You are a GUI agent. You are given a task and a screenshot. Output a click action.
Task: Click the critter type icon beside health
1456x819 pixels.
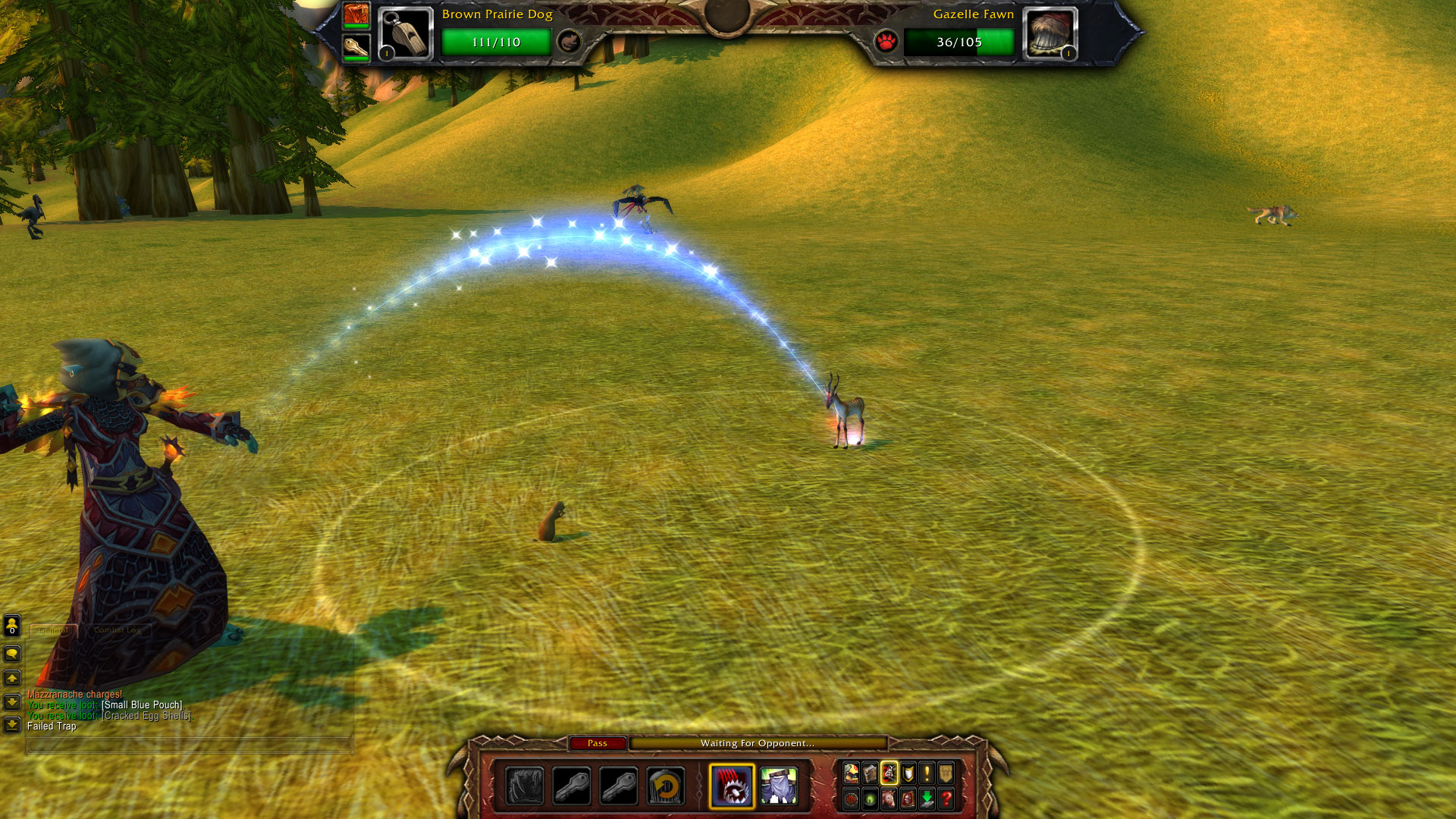pos(569,41)
